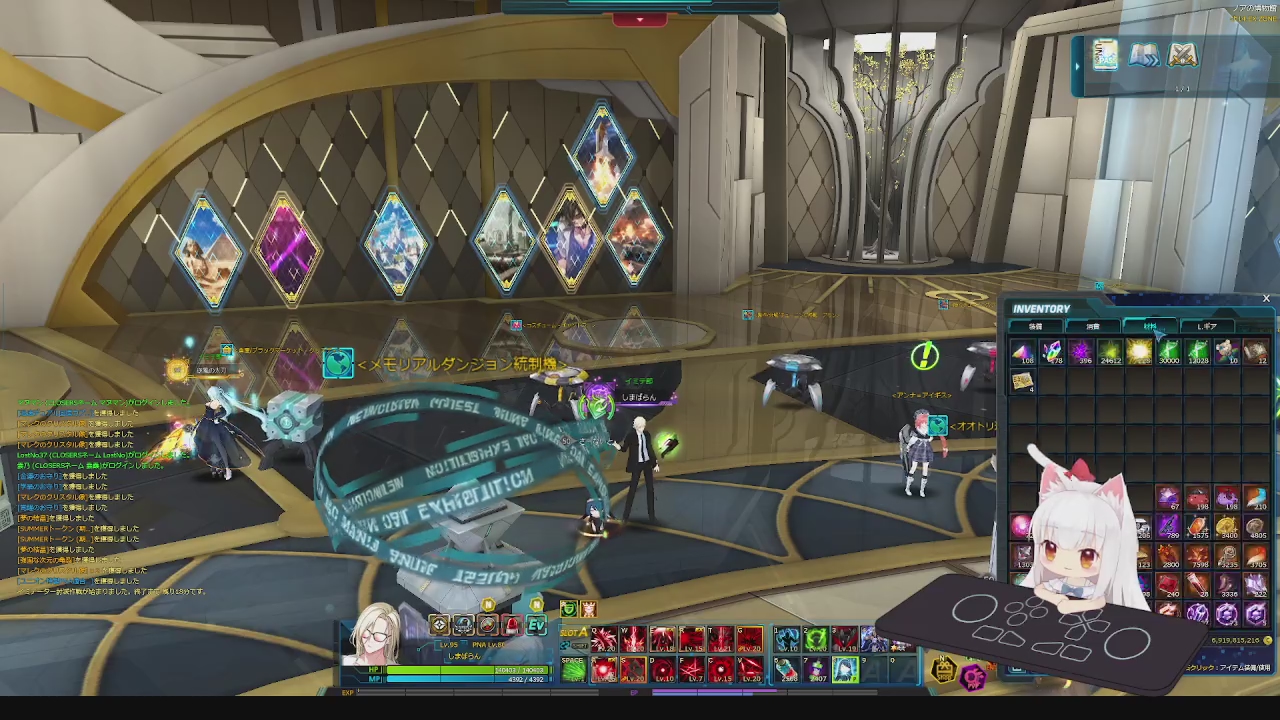Image resolution: width=1280 pixels, height=720 pixels.
Task: Choose the rainbow crystal cluster item
Action: point(1051,352)
